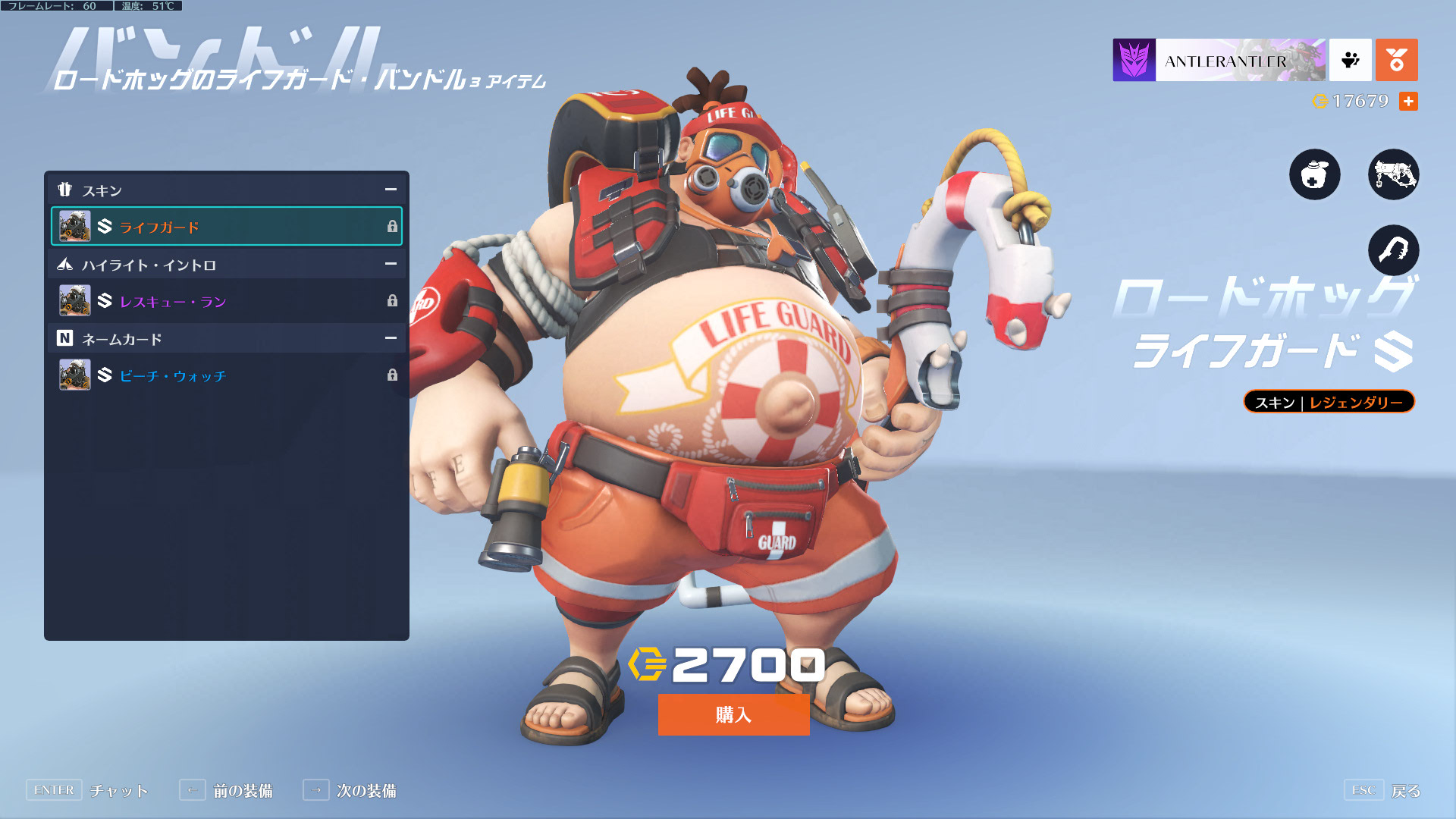Open the social group icon
Image resolution: width=1456 pixels, height=819 pixels.
[1350, 60]
